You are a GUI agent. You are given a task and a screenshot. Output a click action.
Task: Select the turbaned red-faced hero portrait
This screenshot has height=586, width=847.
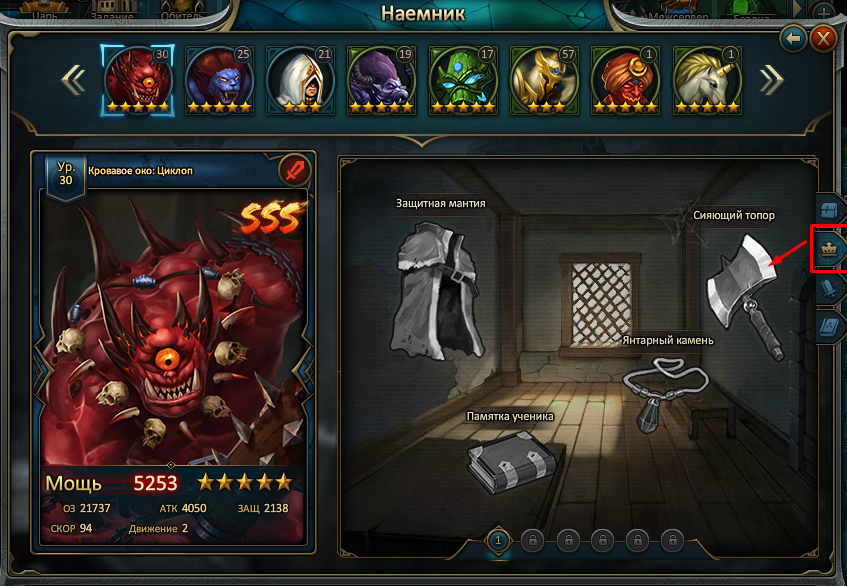[x=625, y=78]
